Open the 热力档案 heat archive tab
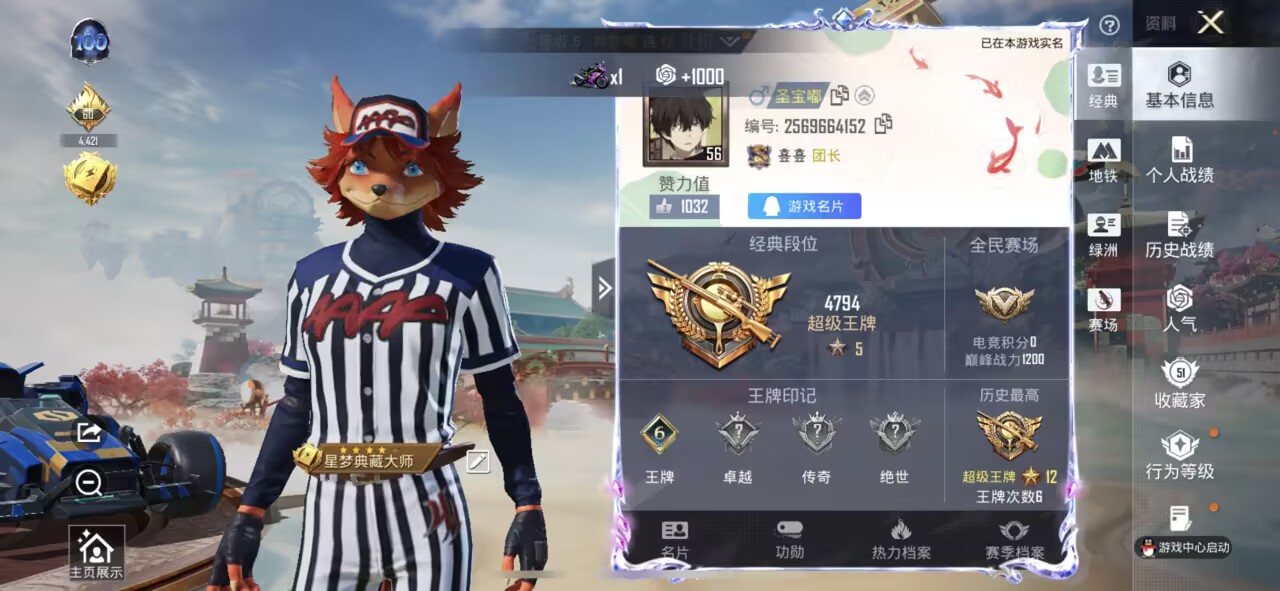The height and width of the screenshot is (591, 1280). coord(901,540)
